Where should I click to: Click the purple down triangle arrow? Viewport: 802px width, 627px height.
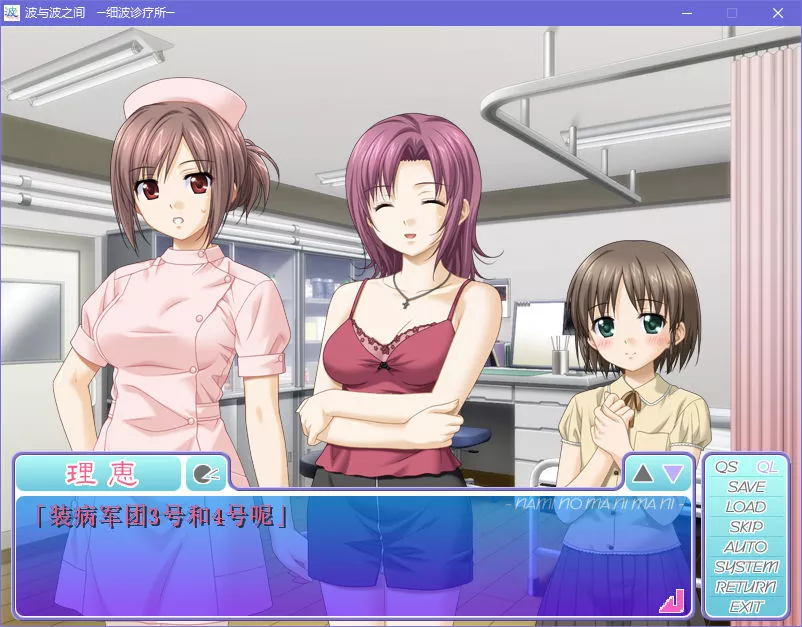click(674, 472)
